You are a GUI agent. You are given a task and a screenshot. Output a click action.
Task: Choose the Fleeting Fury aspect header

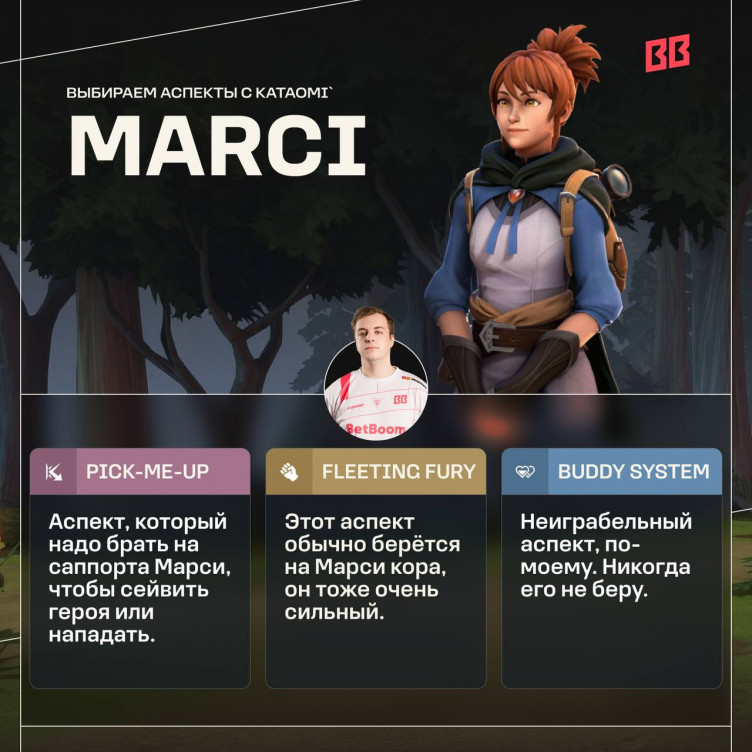click(x=376, y=471)
